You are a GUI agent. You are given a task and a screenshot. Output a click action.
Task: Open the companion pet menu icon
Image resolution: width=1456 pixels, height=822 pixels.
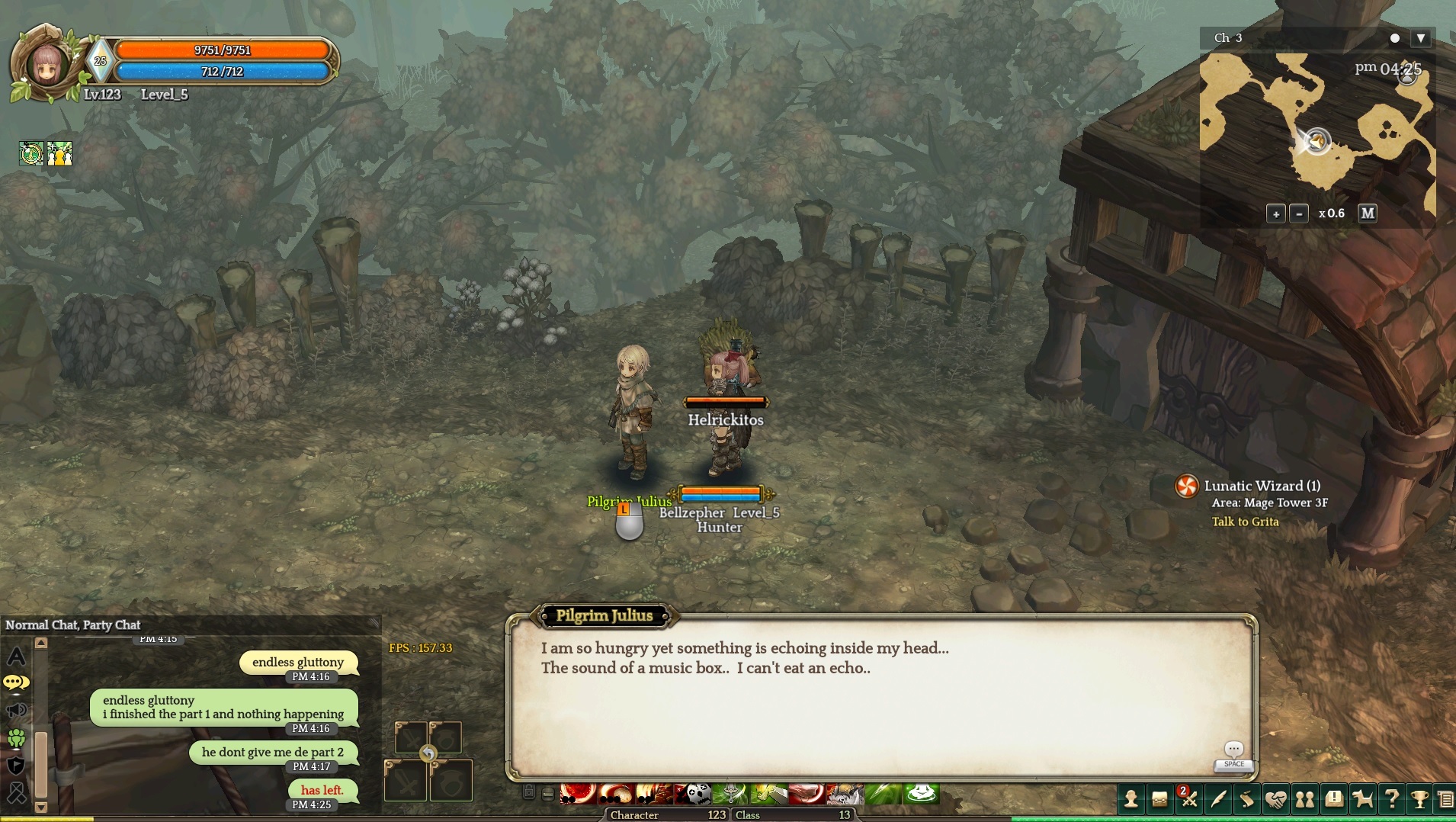pyautogui.click(x=1362, y=799)
